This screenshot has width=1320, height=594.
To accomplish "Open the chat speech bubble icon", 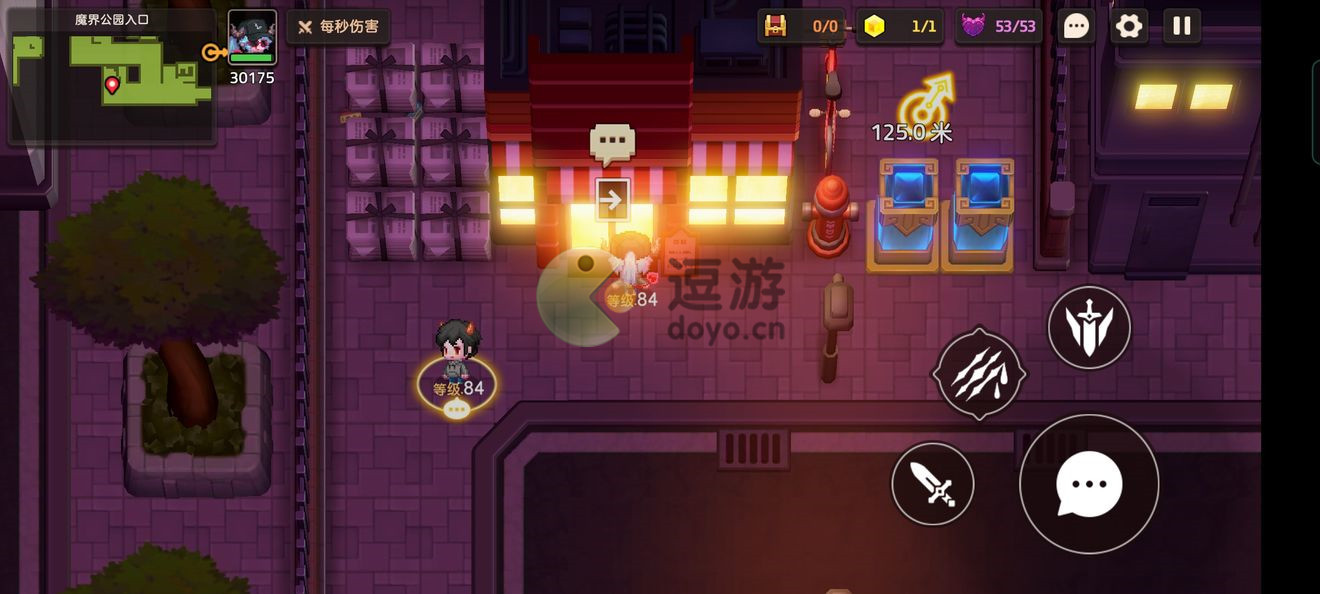I will [x=1076, y=26].
